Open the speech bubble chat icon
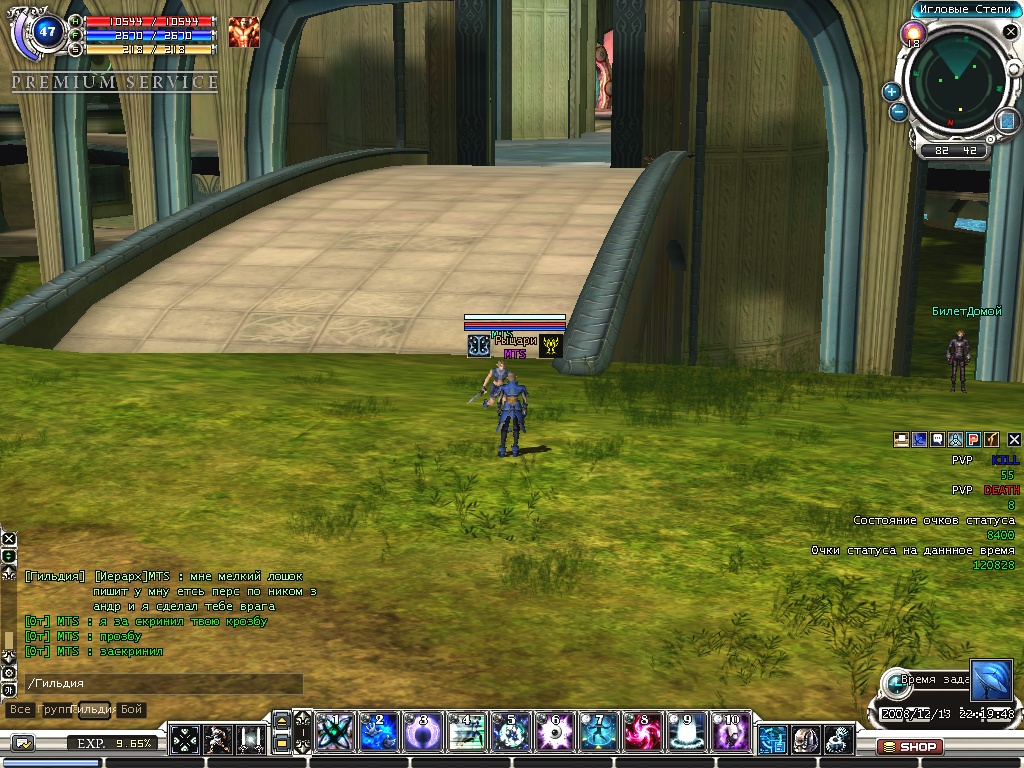This screenshot has width=1024, height=768. click(x=937, y=439)
